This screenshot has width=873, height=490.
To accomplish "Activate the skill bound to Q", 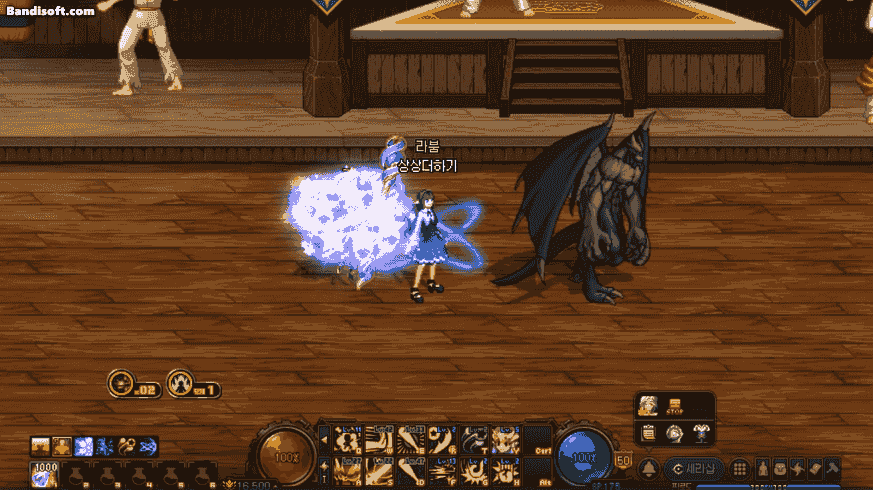I will (x=348, y=438).
